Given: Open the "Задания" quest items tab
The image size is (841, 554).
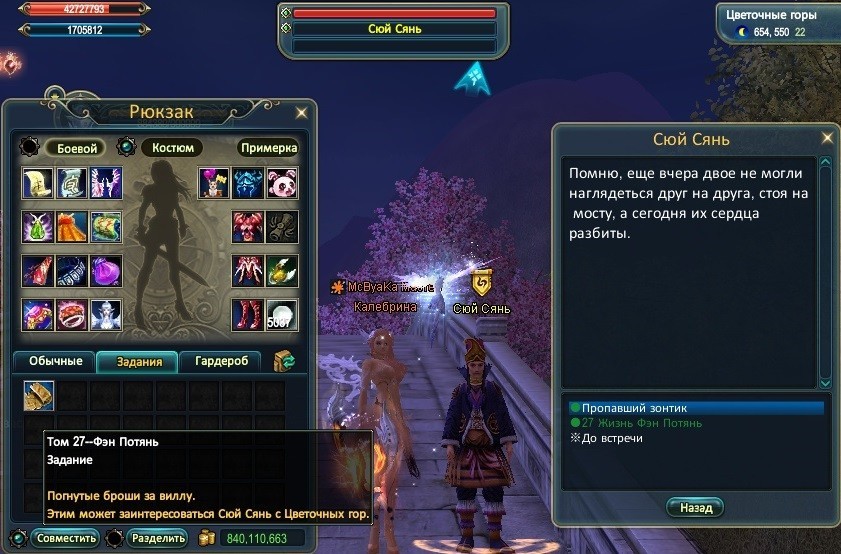Looking at the screenshot, I should 139,362.
